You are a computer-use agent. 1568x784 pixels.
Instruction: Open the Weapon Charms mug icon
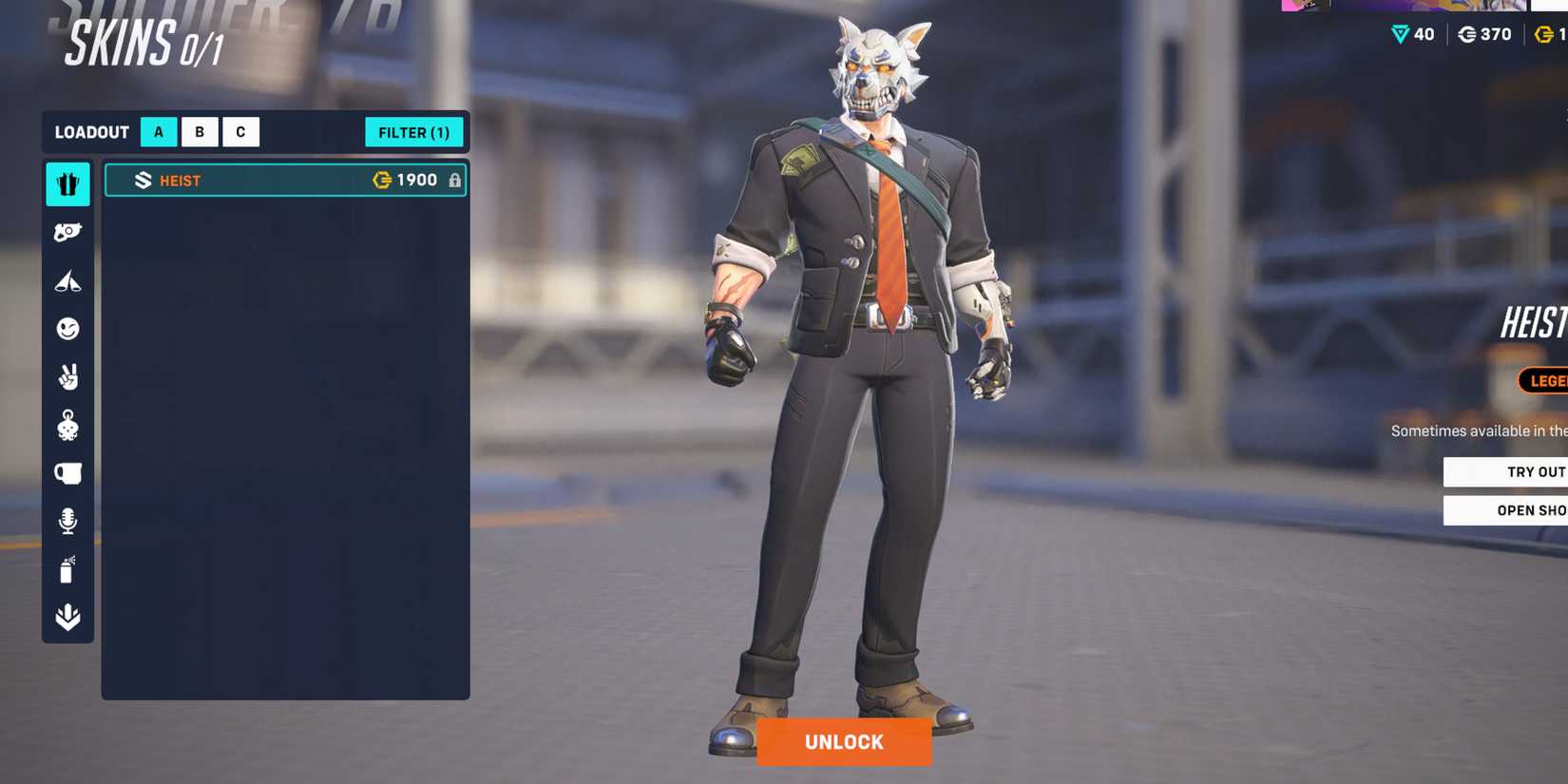pyautogui.click(x=67, y=472)
